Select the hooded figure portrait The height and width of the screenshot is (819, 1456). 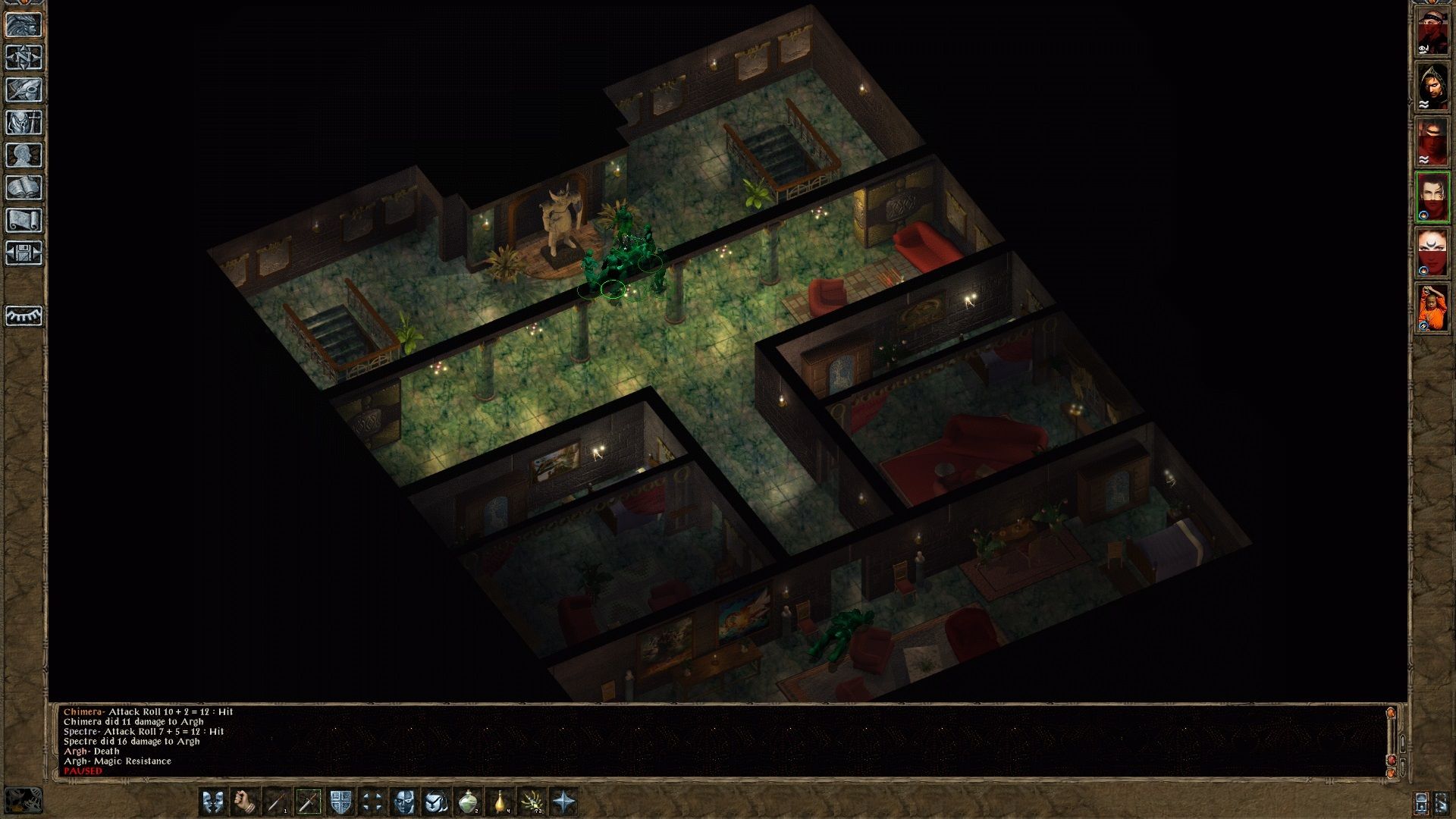click(1432, 86)
